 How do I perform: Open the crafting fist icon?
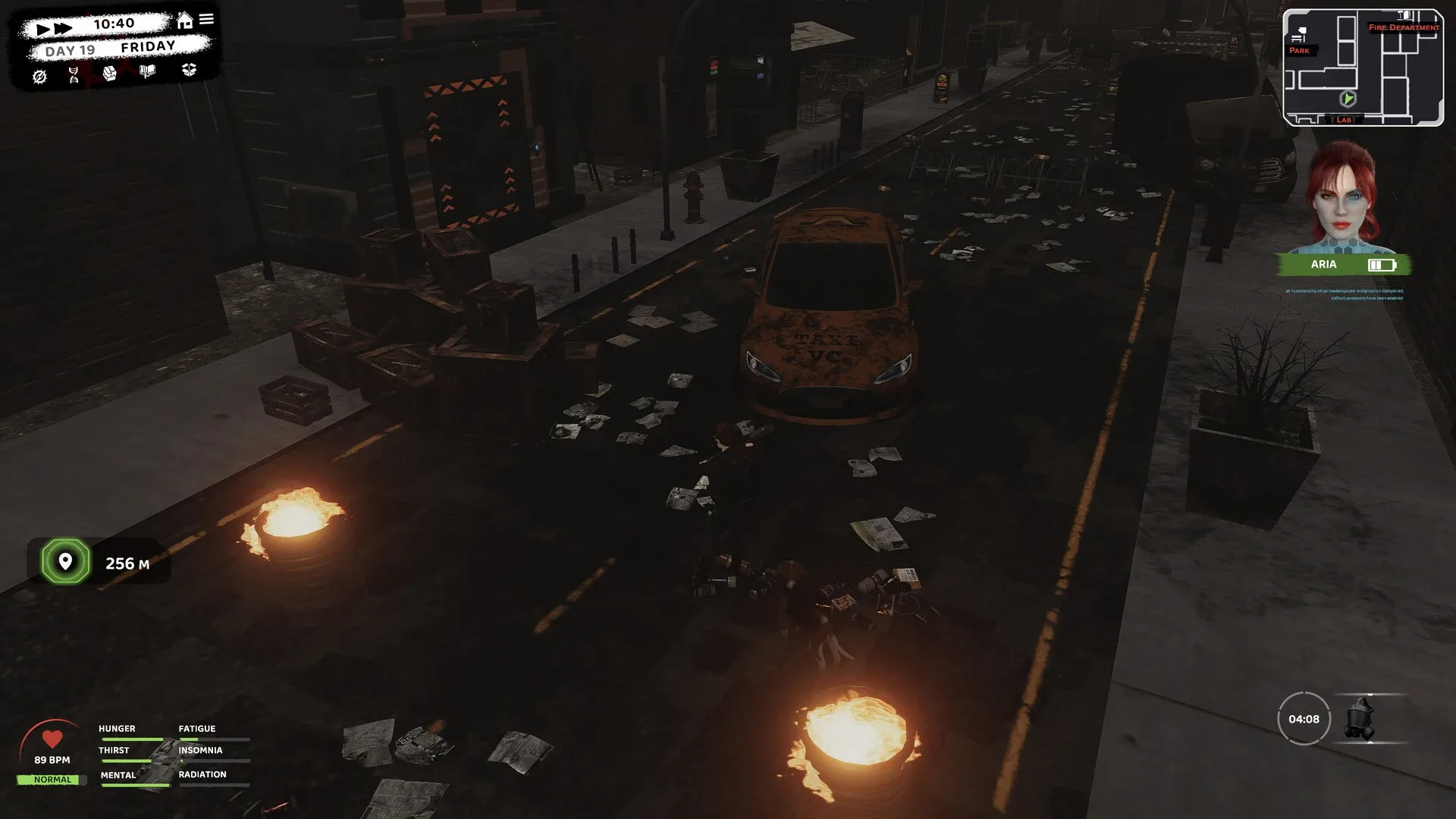109,72
